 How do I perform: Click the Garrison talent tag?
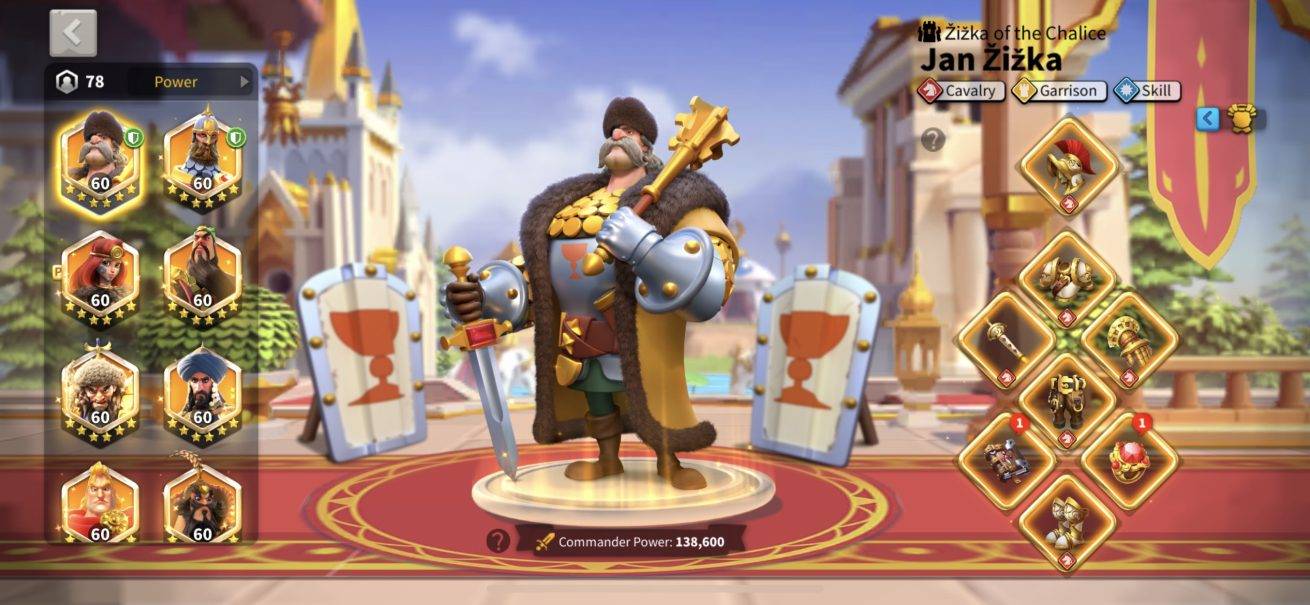tap(1059, 91)
